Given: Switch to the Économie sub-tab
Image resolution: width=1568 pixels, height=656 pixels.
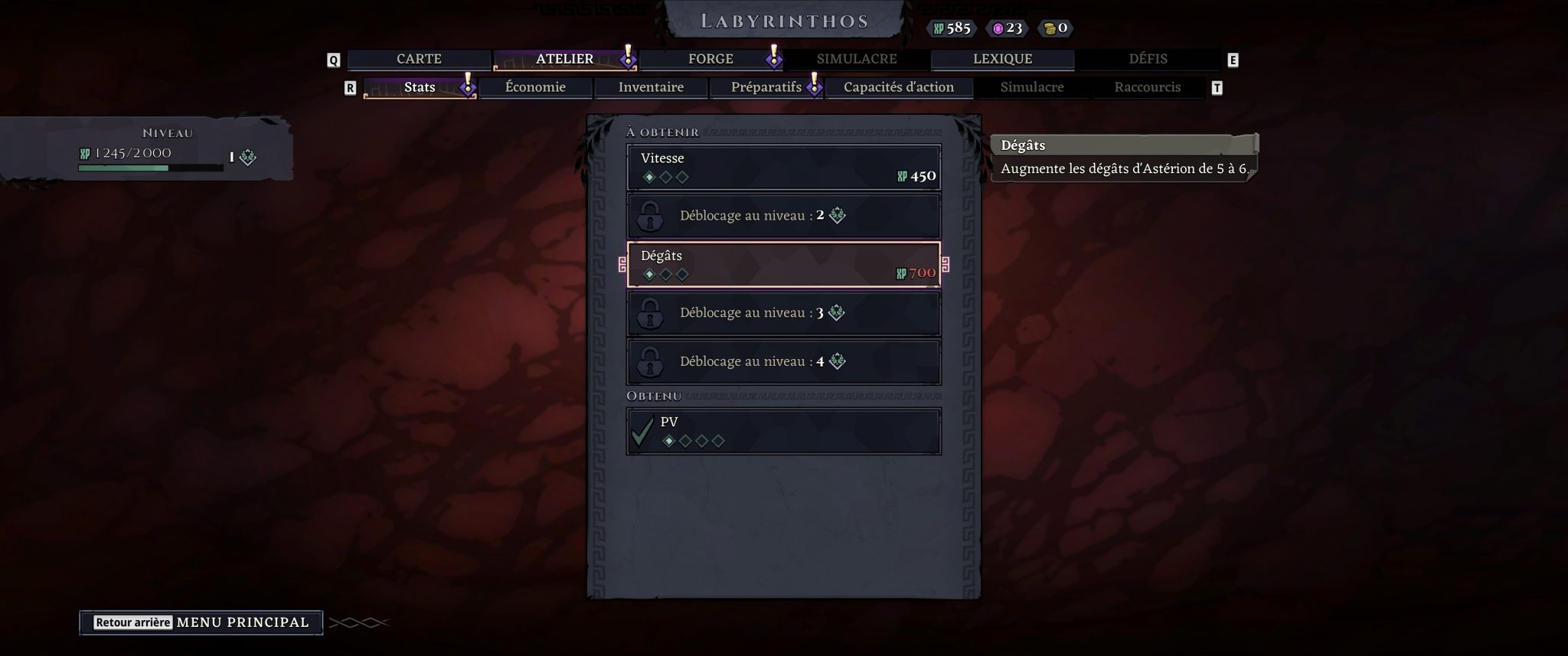Looking at the screenshot, I should (x=535, y=87).
